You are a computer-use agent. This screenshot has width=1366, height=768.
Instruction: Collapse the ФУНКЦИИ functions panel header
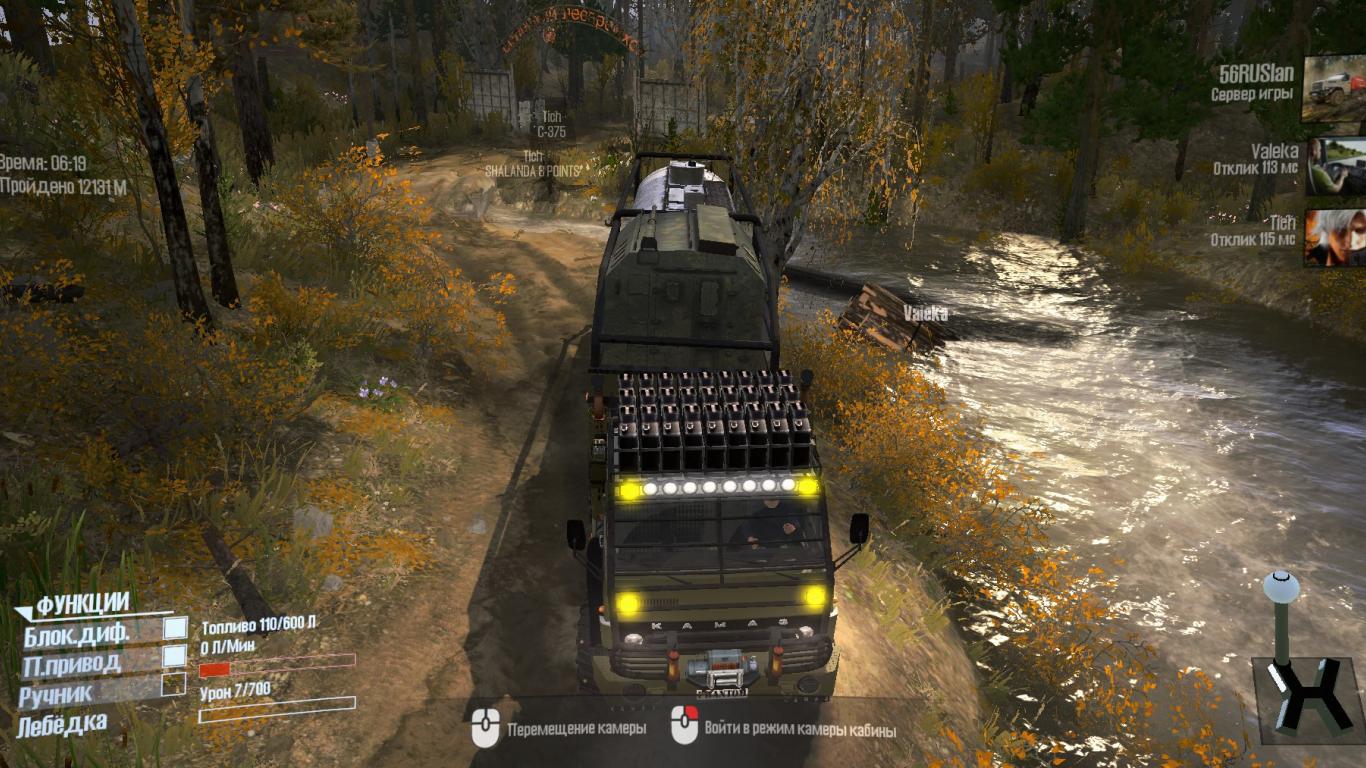click(80, 604)
